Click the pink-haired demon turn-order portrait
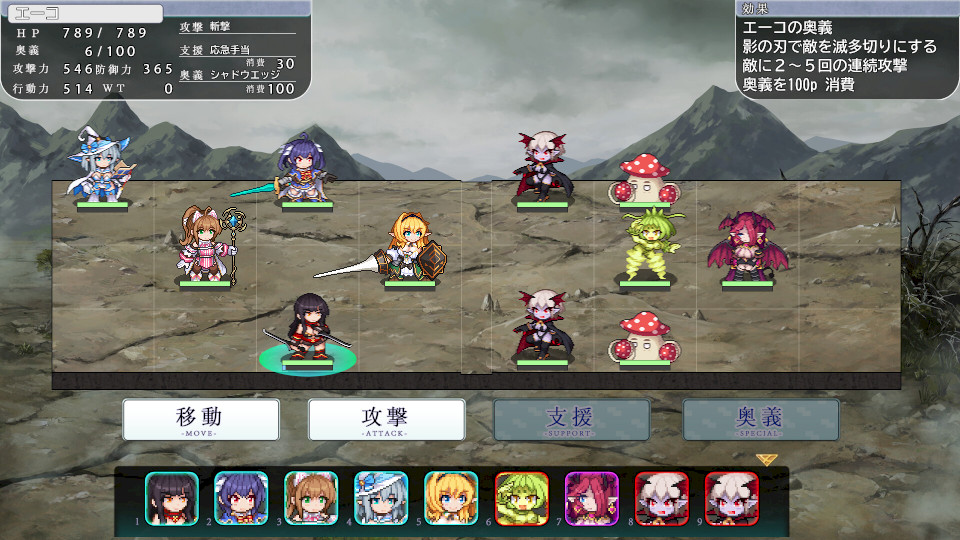Image resolution: width=960 pixels, height=540 pixels. pos(591,498)
